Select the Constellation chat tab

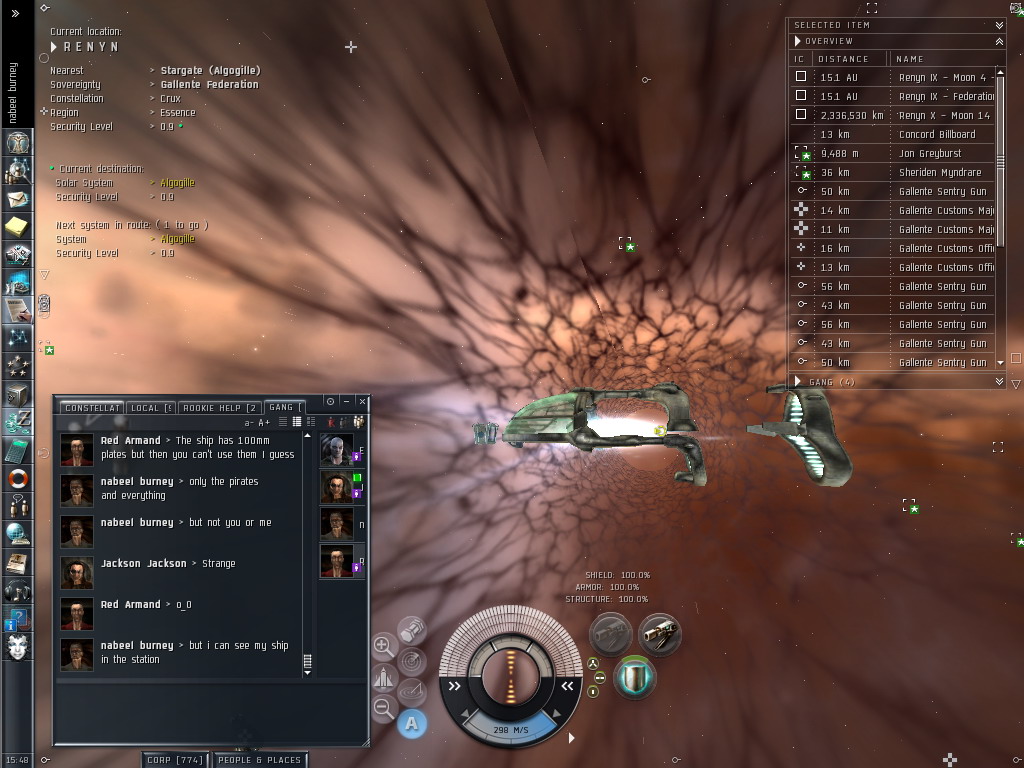pyautogui.click(x=92, y=408)
